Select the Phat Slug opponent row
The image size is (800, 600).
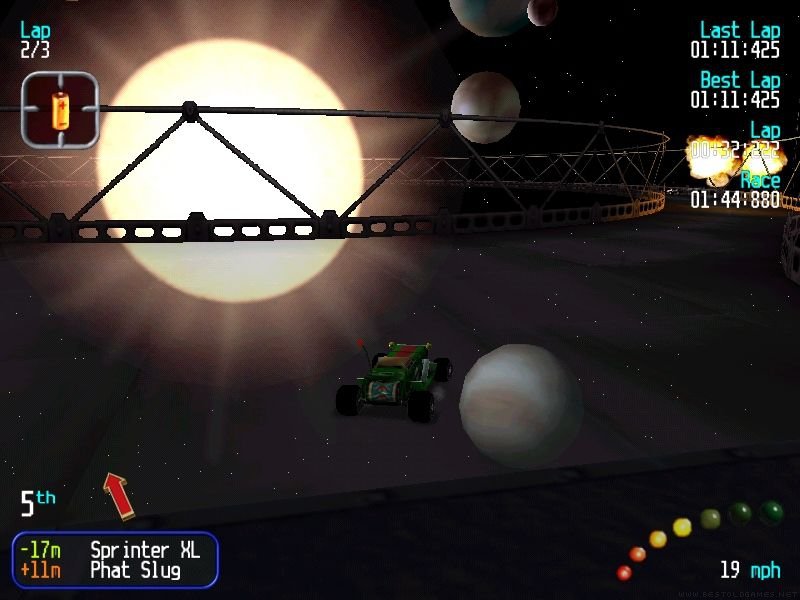point(115,571)
